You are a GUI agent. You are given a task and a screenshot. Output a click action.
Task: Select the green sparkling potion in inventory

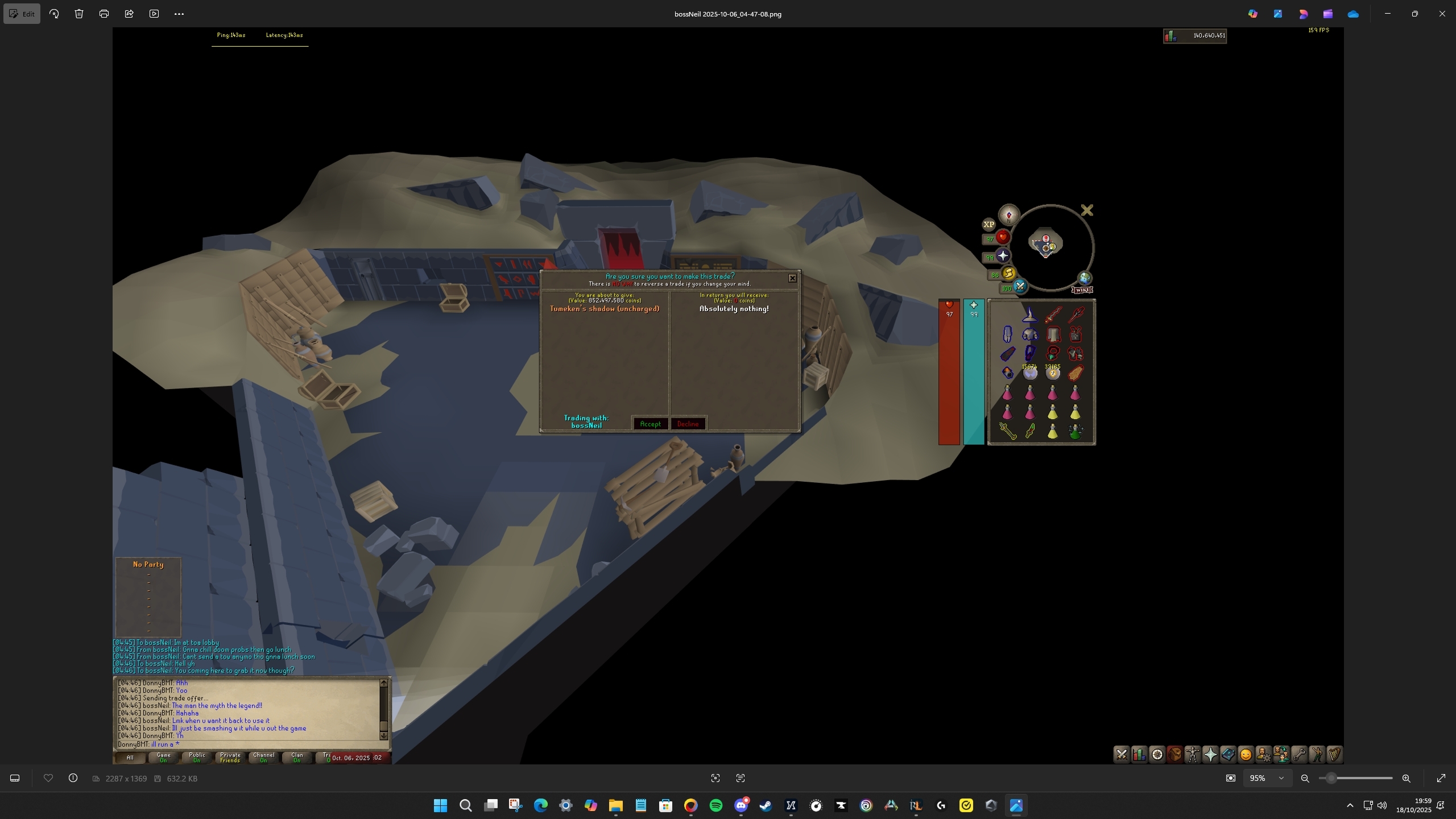(x=1075, y=432)
